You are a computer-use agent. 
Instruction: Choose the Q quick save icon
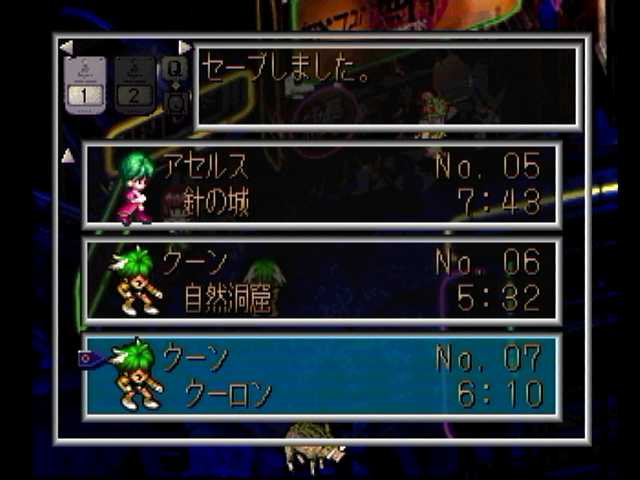click(x=175, y=68)
